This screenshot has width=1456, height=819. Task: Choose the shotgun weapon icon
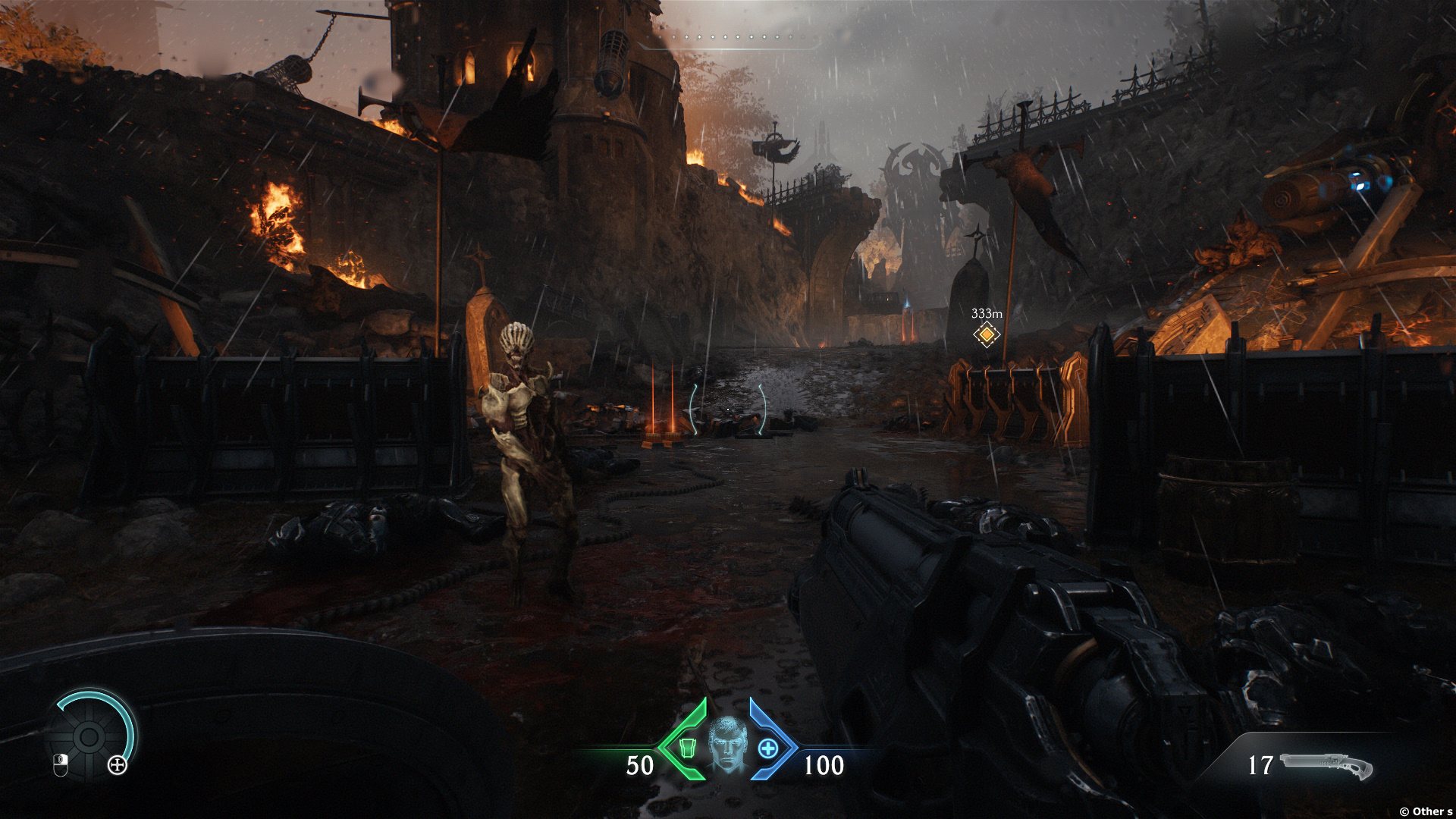click(x=1326, y=766)
